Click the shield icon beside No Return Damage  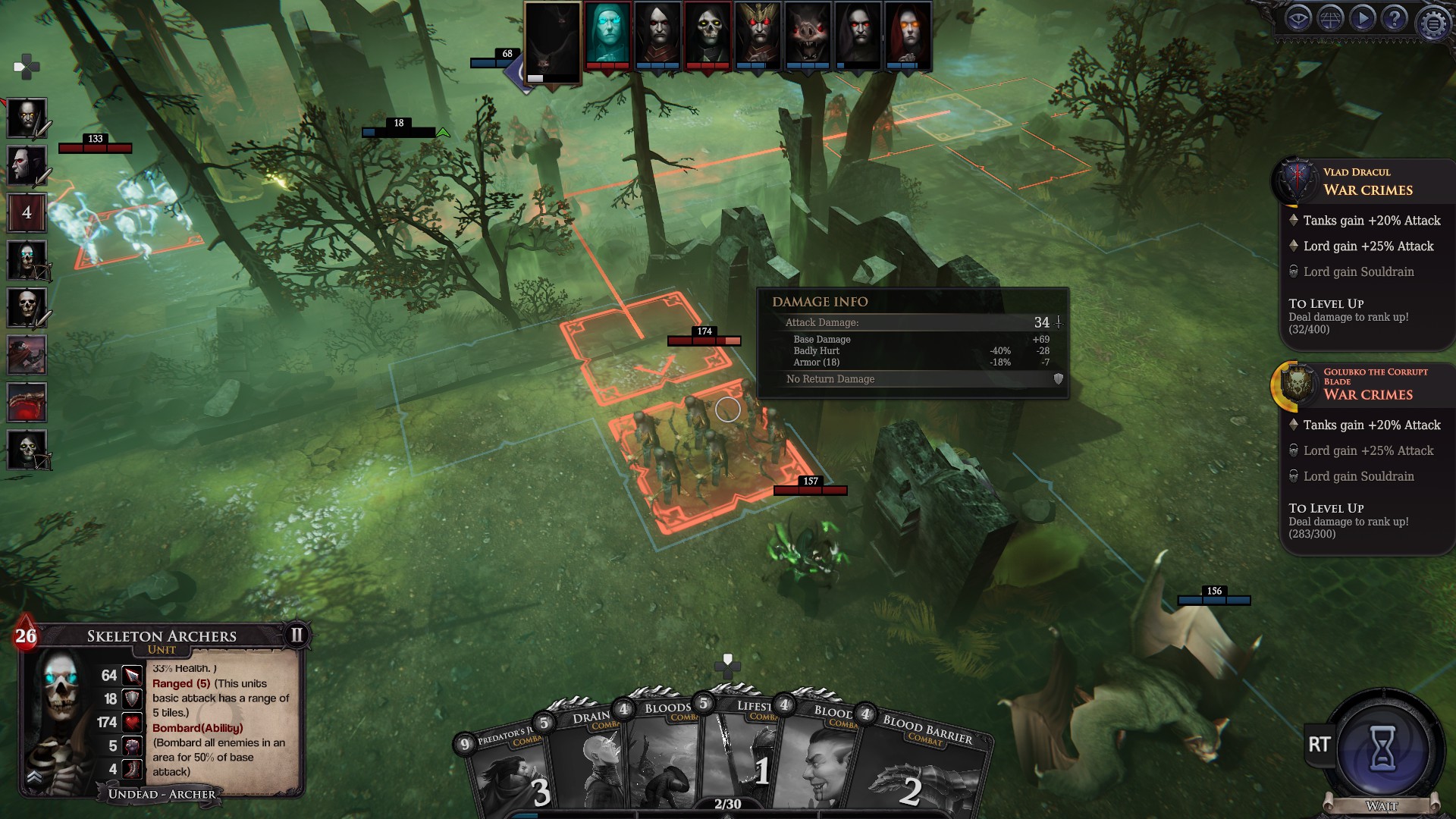pyautogui.click(x=1057, y=378)
